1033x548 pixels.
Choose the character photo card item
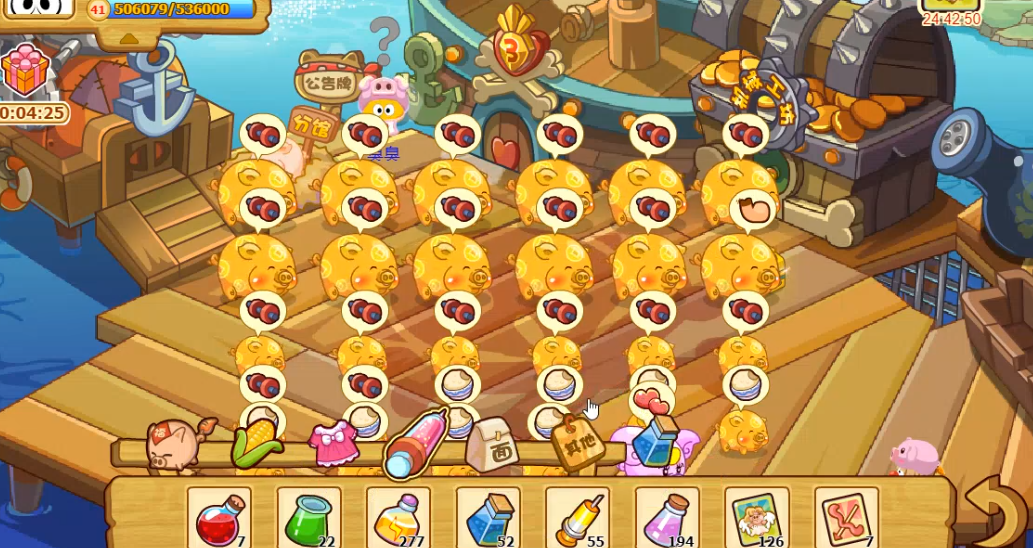point(756,518)
